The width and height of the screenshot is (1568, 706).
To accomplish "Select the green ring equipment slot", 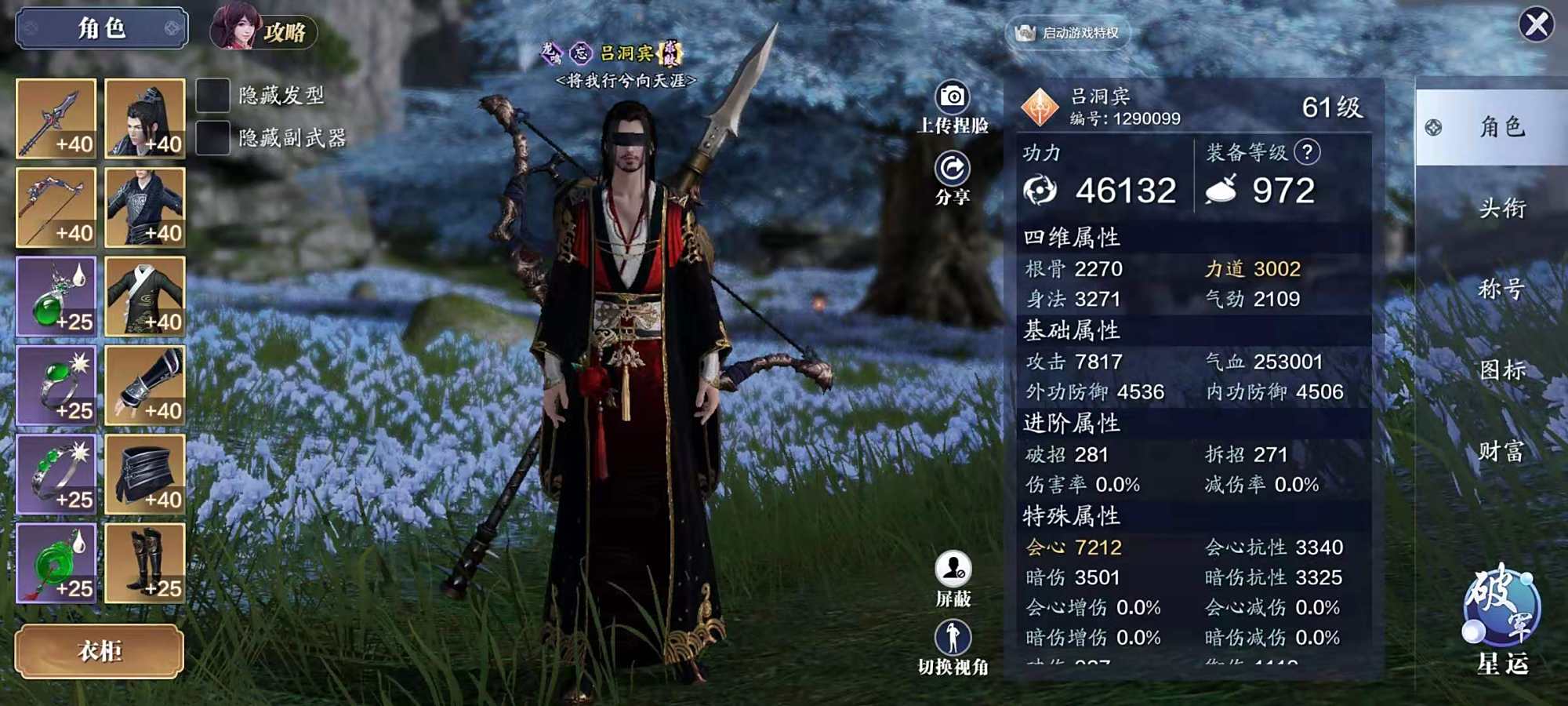I will tap(56, 385).
